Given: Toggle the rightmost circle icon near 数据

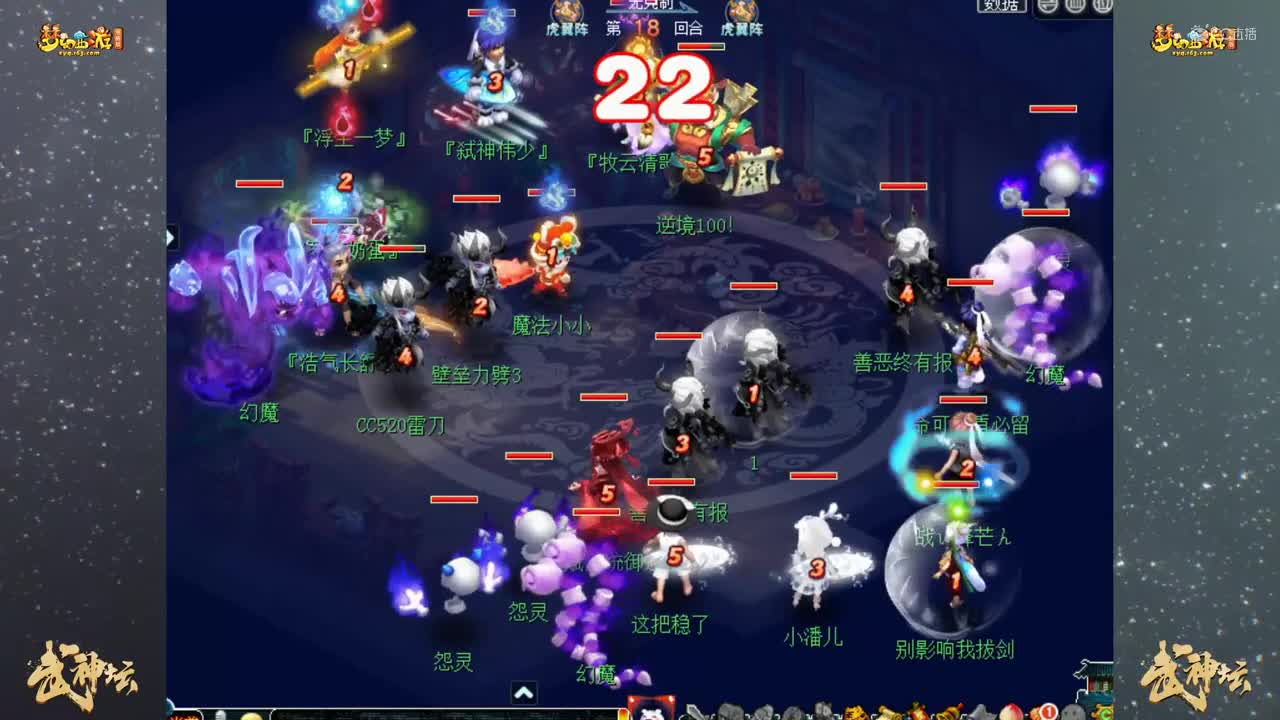Looking at the screenshot, I should point(1100,7).
